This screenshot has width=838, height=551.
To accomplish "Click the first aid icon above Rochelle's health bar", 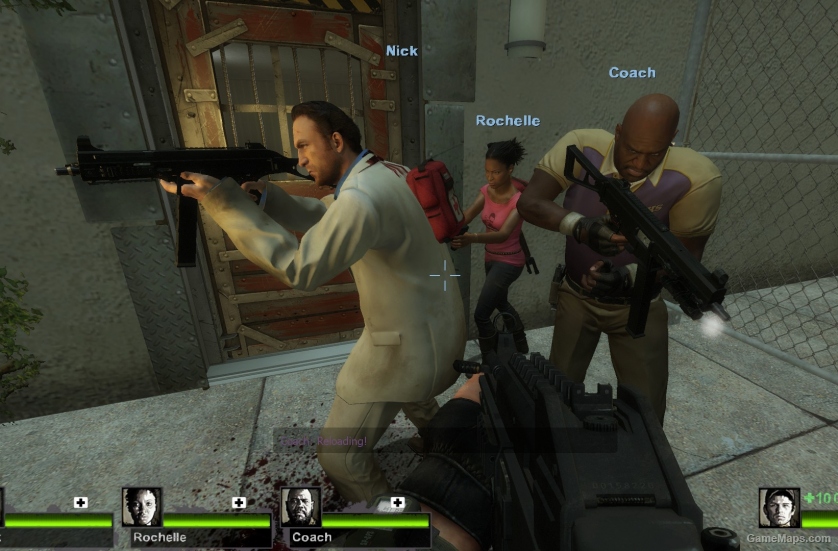I will click(x=239, y=503).
